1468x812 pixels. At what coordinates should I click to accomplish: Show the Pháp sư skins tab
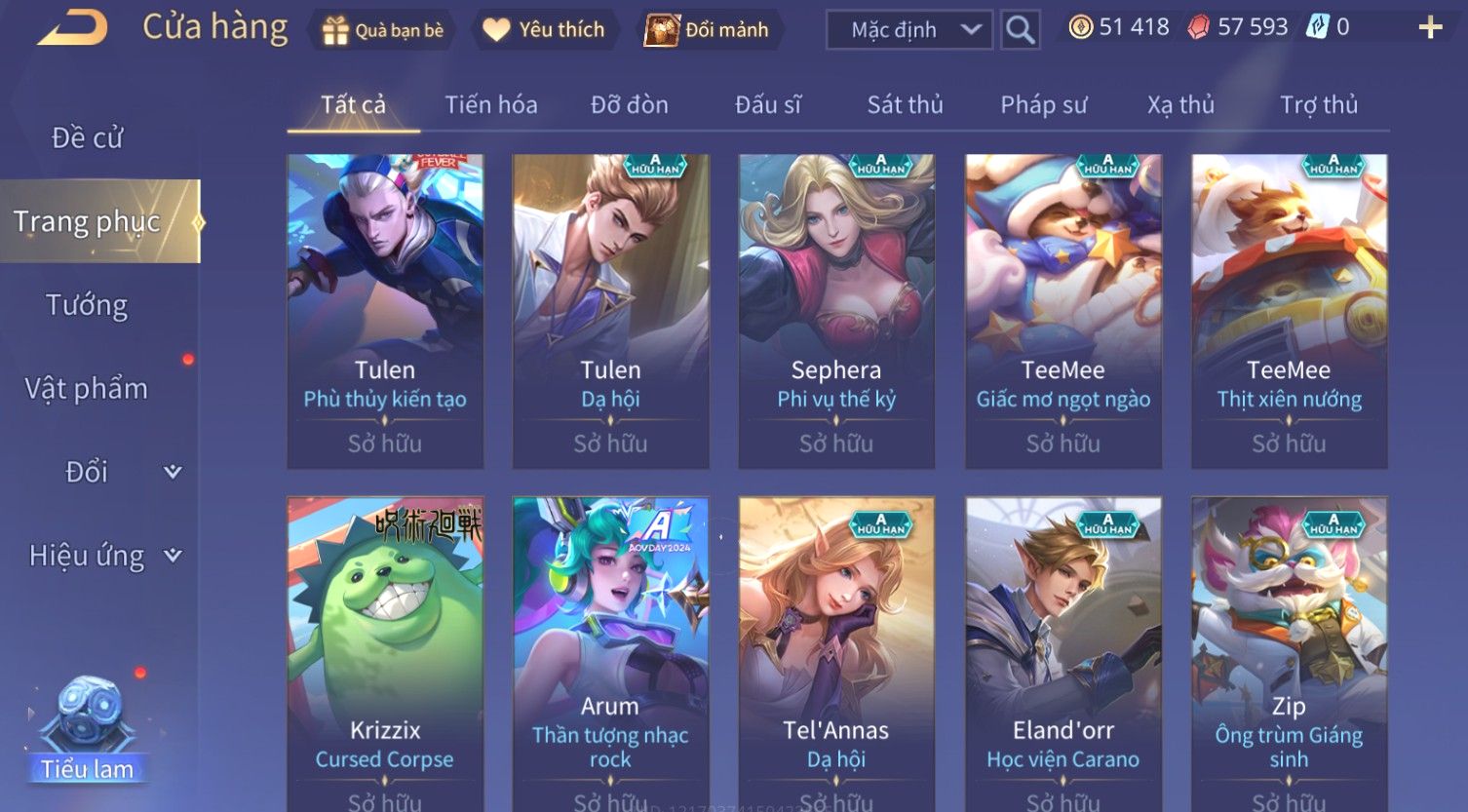click(x=1043, y=104)
